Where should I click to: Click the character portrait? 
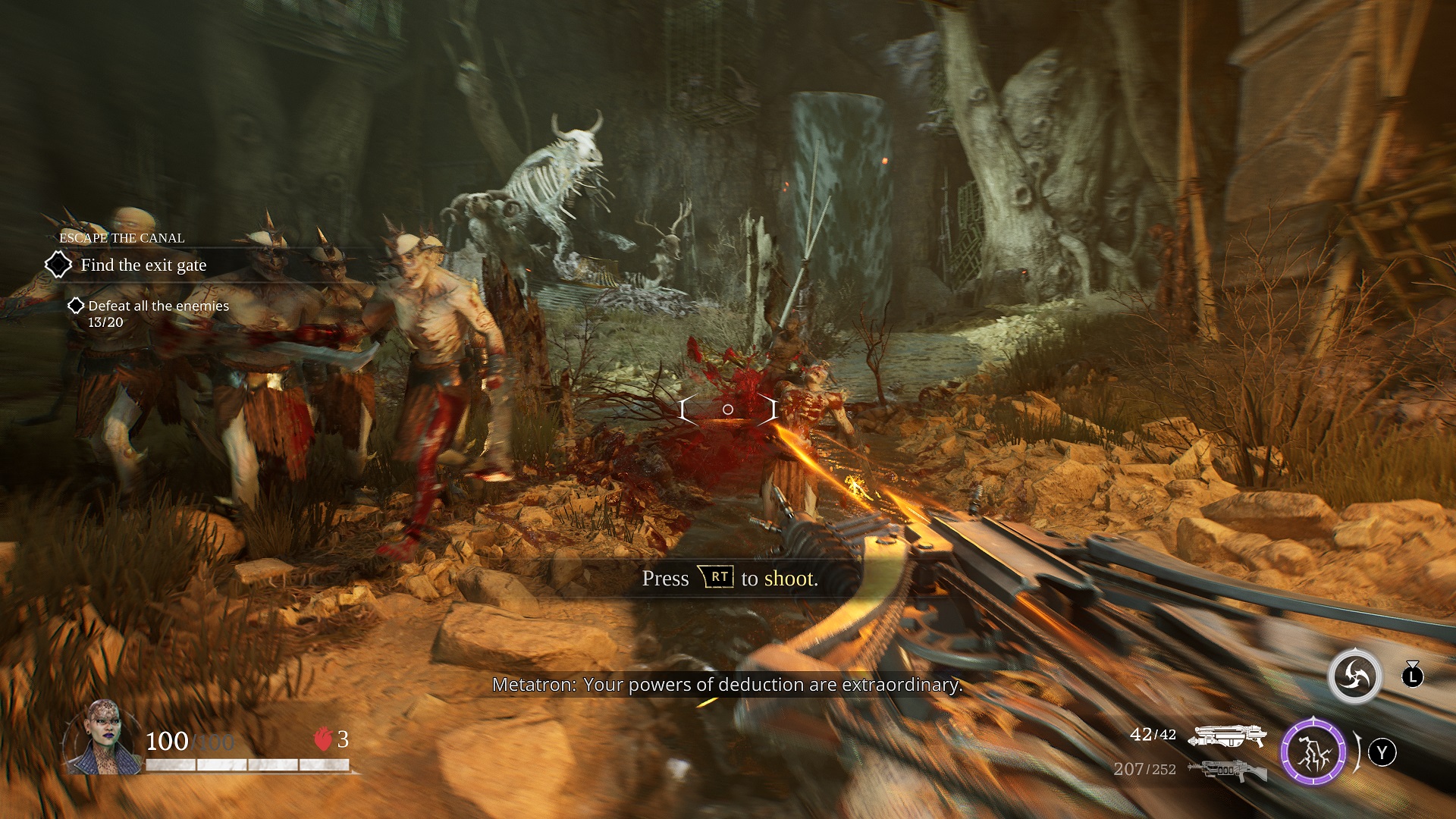pyautogui.click(x=104, y=738)
